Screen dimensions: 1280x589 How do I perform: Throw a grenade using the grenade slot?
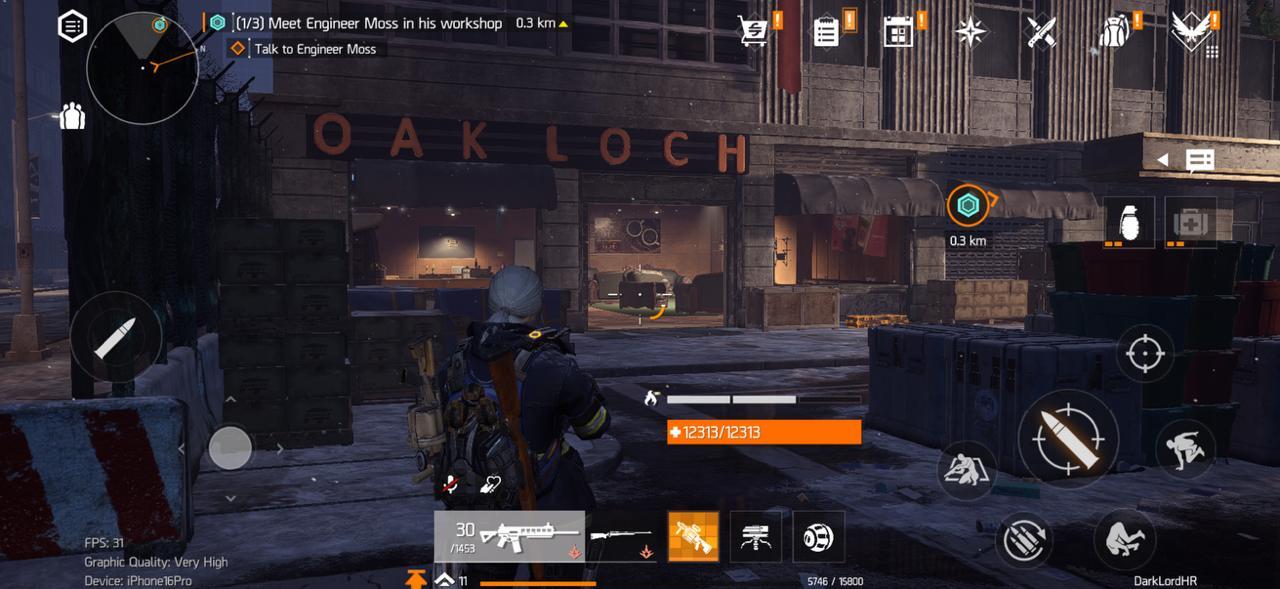point(1129,220)
